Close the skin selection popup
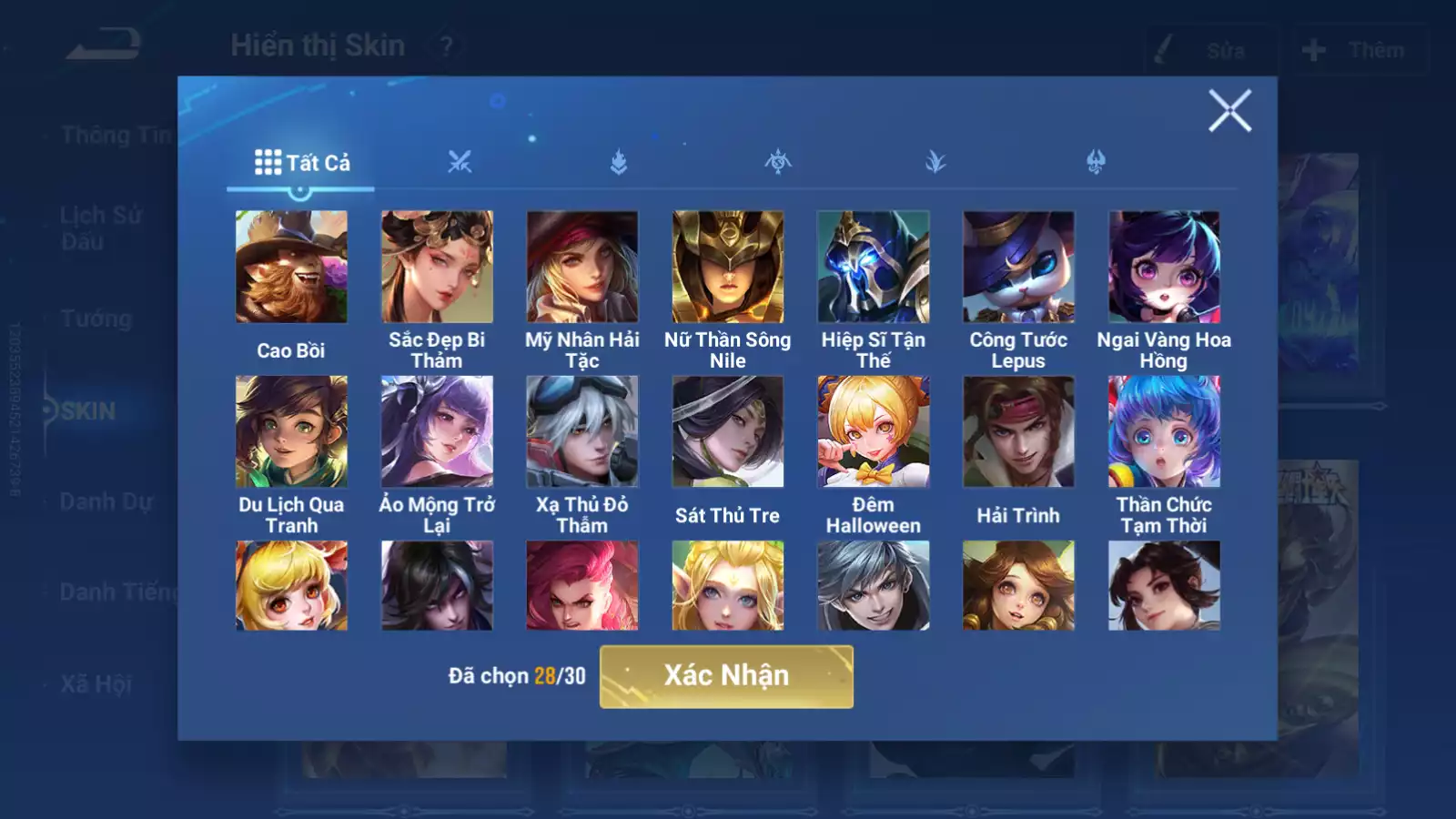 click(x=1229, y=111)
